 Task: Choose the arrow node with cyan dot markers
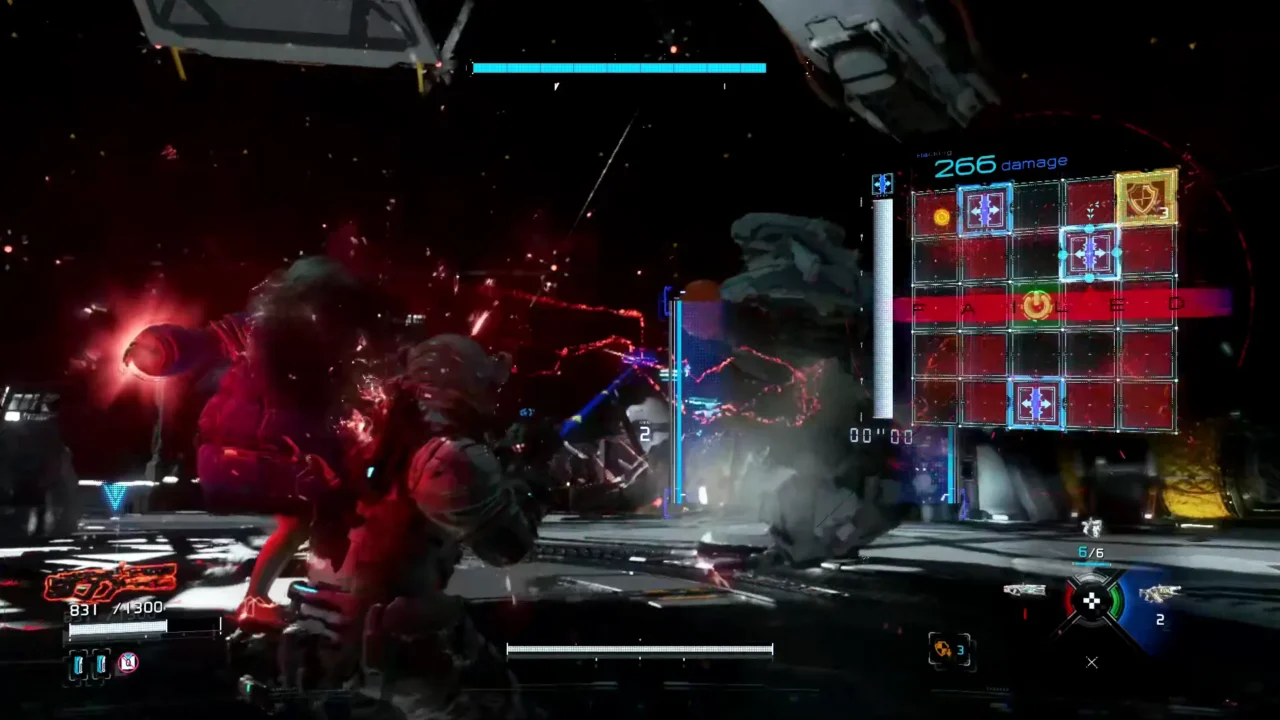tap(1089, 253)
